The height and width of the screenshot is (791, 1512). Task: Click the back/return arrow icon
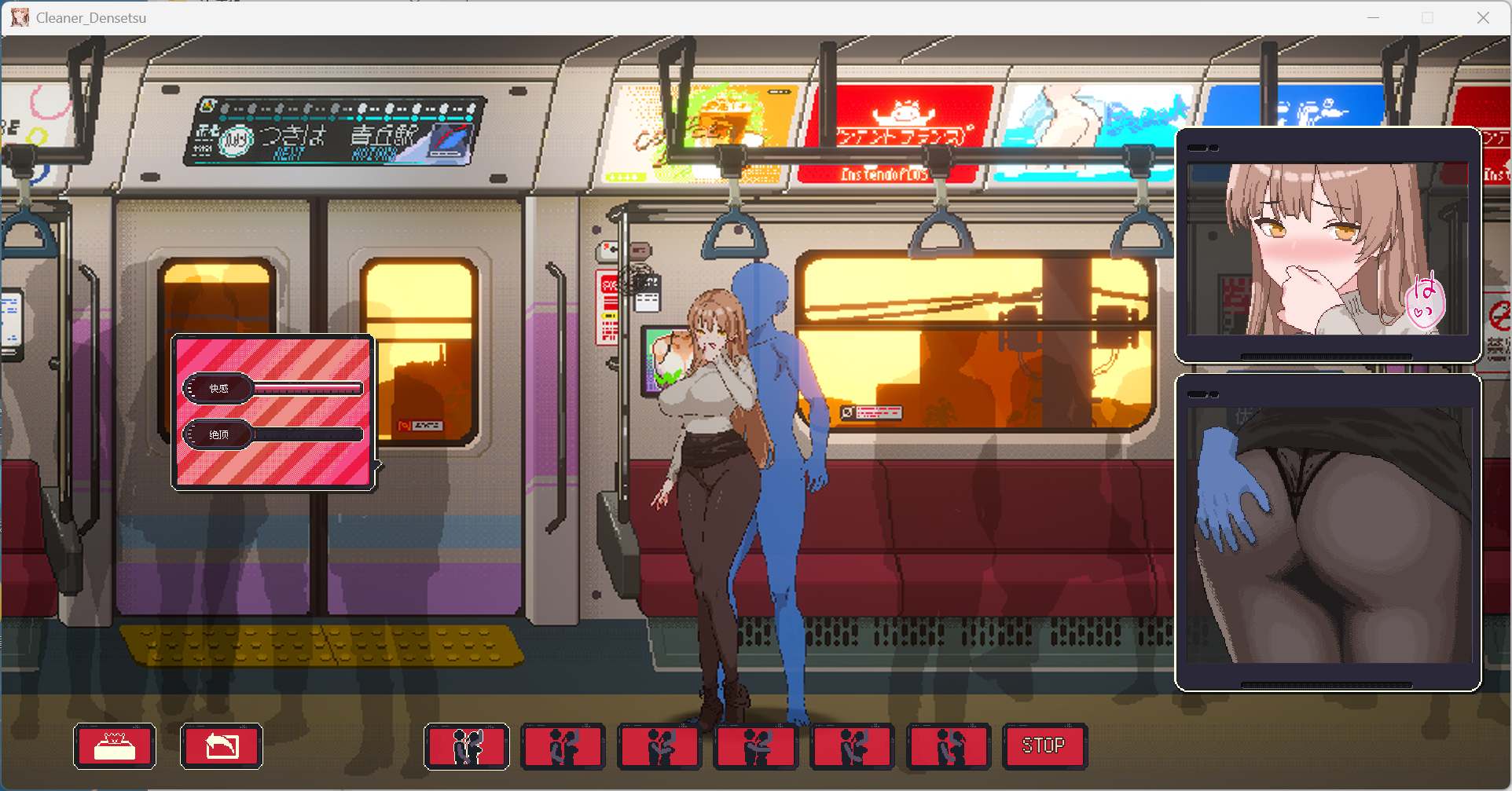coord(221,745)
